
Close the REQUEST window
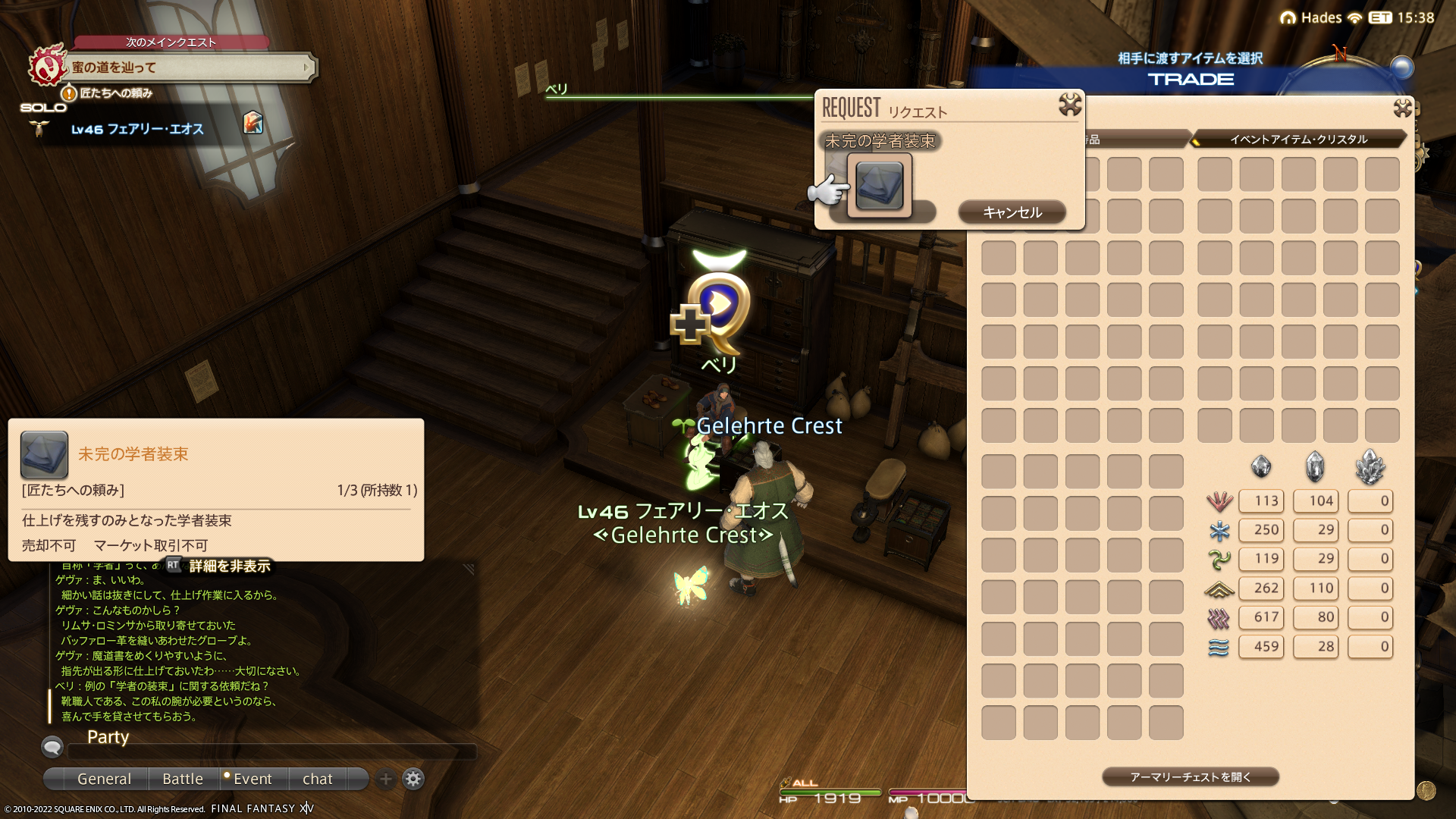coord(1070,105)
